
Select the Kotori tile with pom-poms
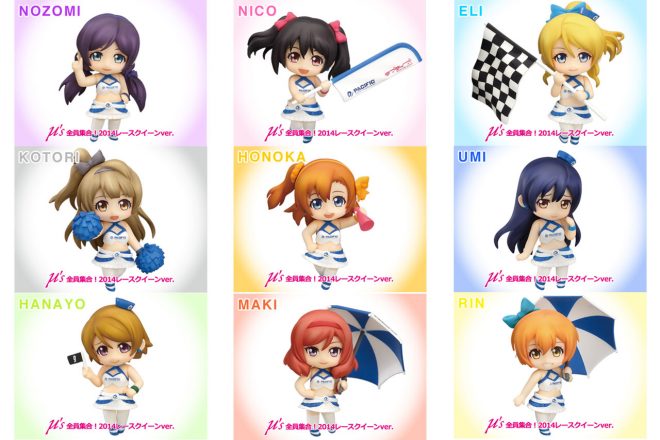pyautogui.click(x=108, y=218)
